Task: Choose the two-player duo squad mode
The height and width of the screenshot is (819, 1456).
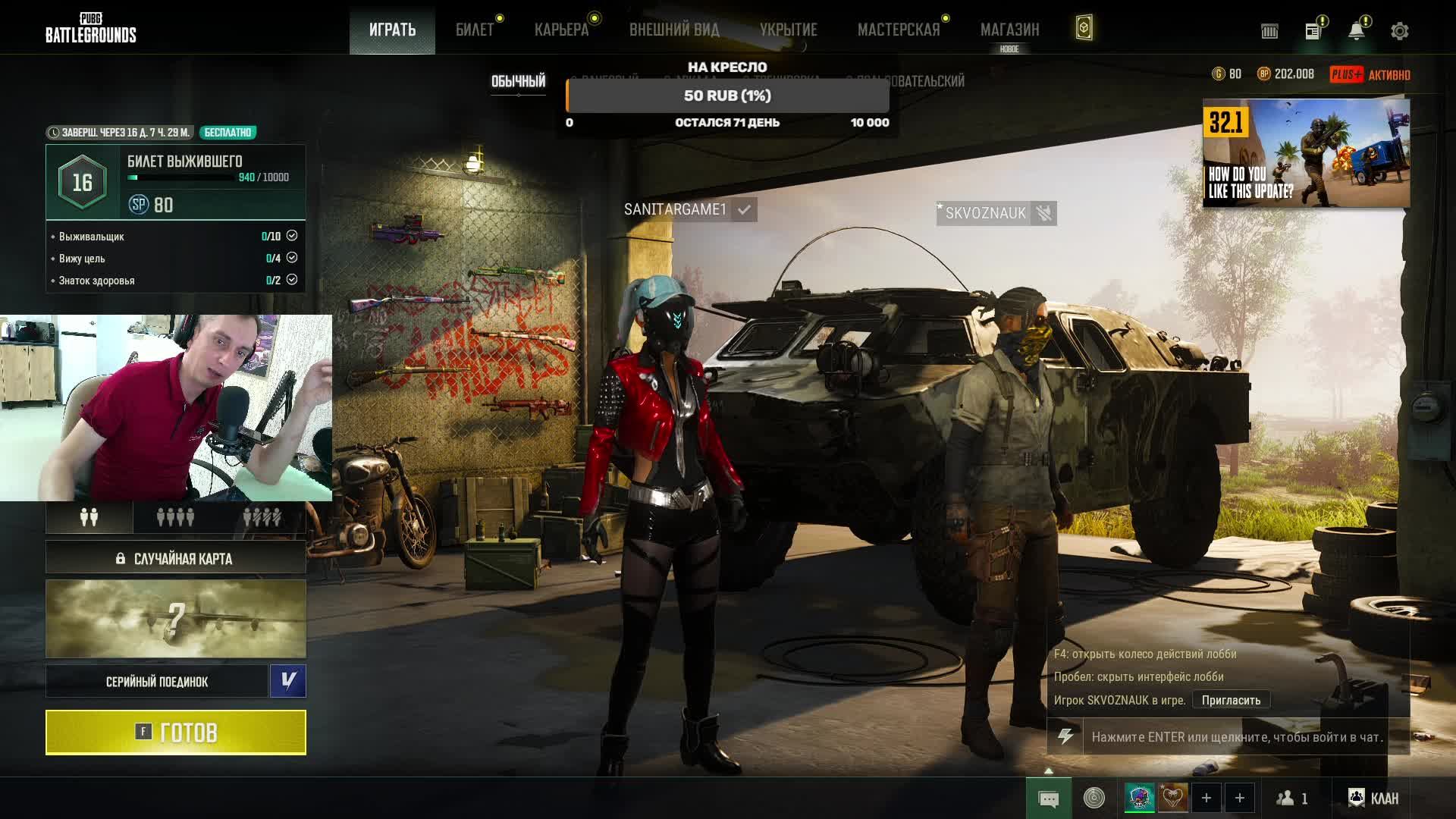Action: [x=89, y=517]
